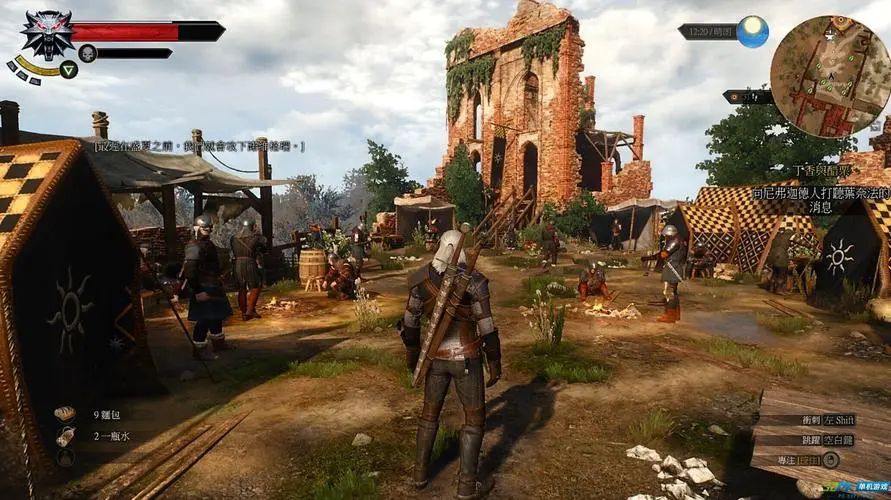
Task: Click the weather orb beside the clock
Action: pos(753,31)
